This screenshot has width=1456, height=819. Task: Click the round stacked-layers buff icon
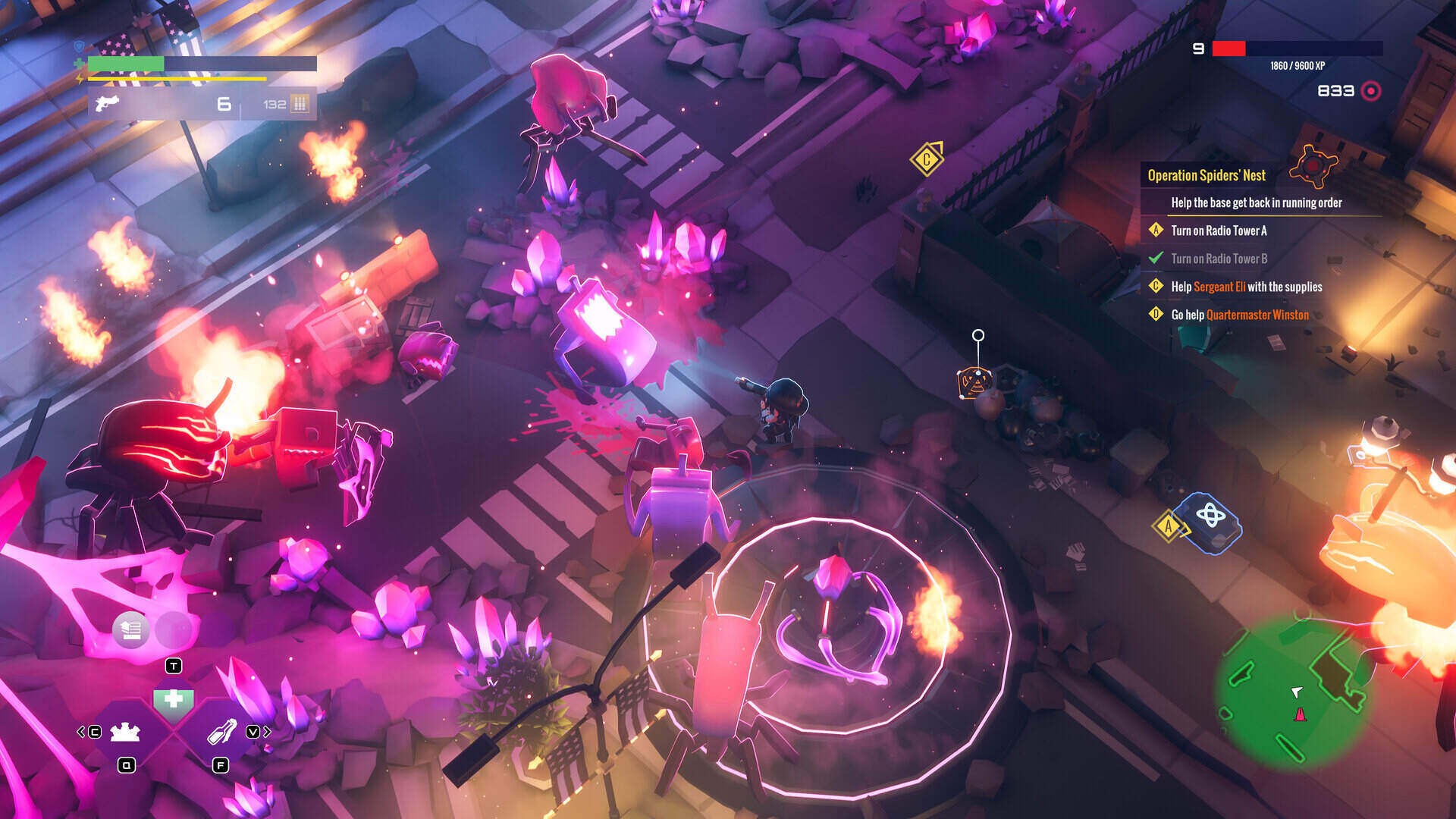(x=130, y=629)
